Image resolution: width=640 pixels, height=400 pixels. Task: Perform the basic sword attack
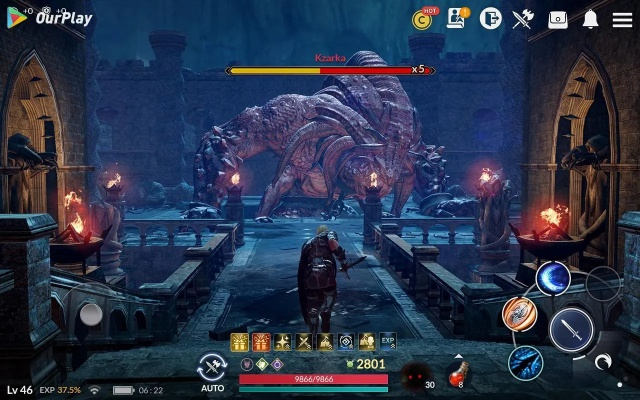pos(571,328)
